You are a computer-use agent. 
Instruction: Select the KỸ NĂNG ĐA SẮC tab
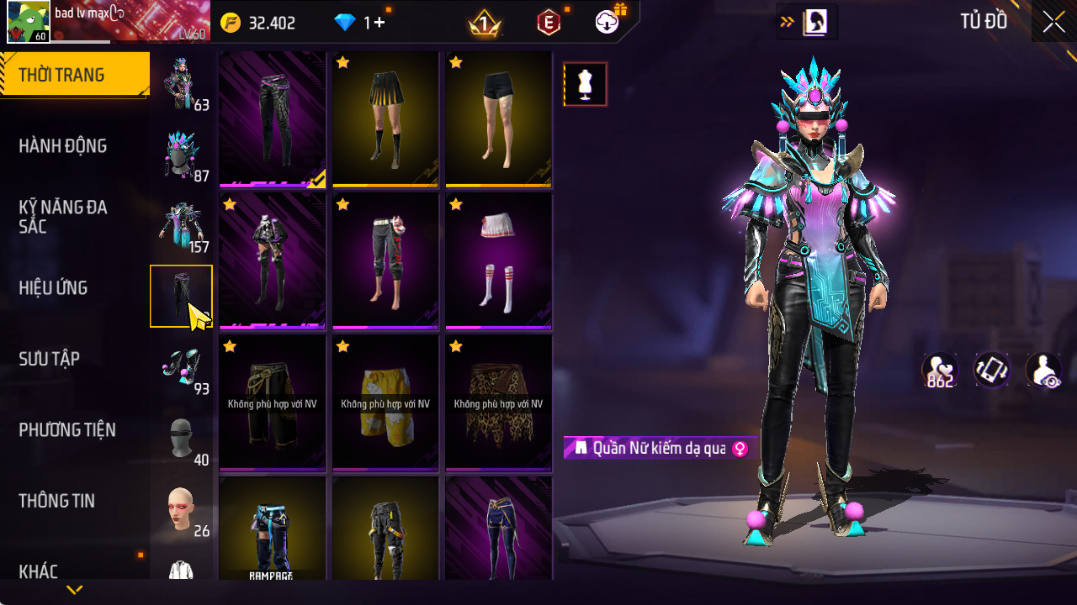pos(62,217)
